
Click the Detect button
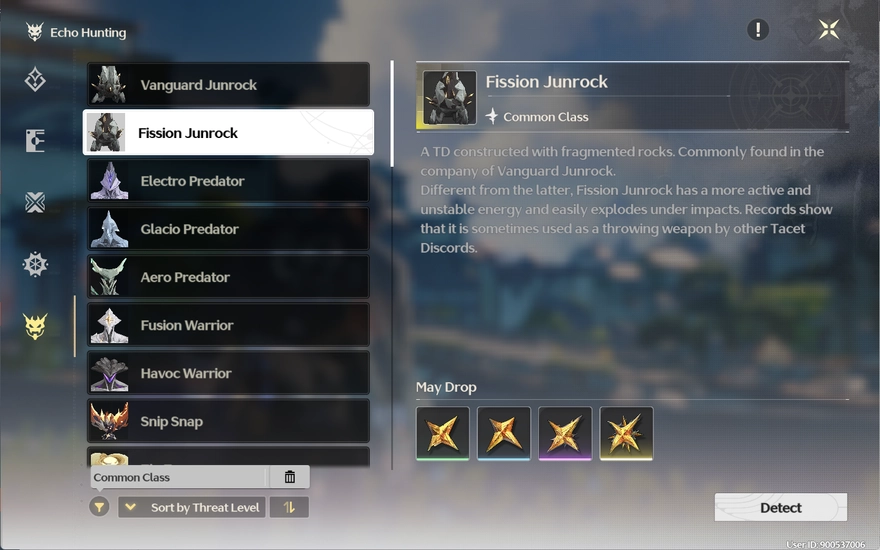click(x=780, y=507)
